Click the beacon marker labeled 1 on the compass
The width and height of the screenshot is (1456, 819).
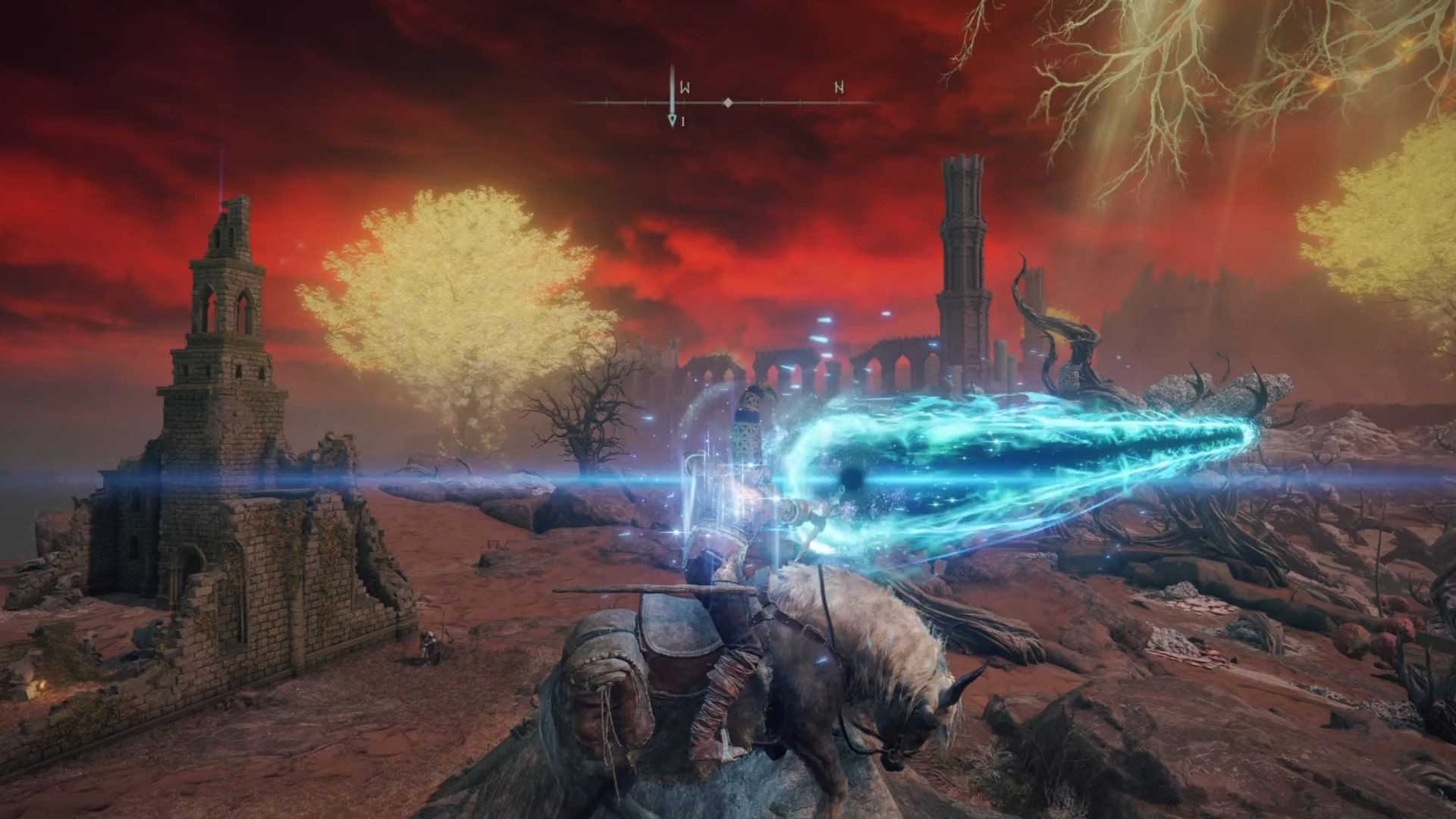pos(672,121)
